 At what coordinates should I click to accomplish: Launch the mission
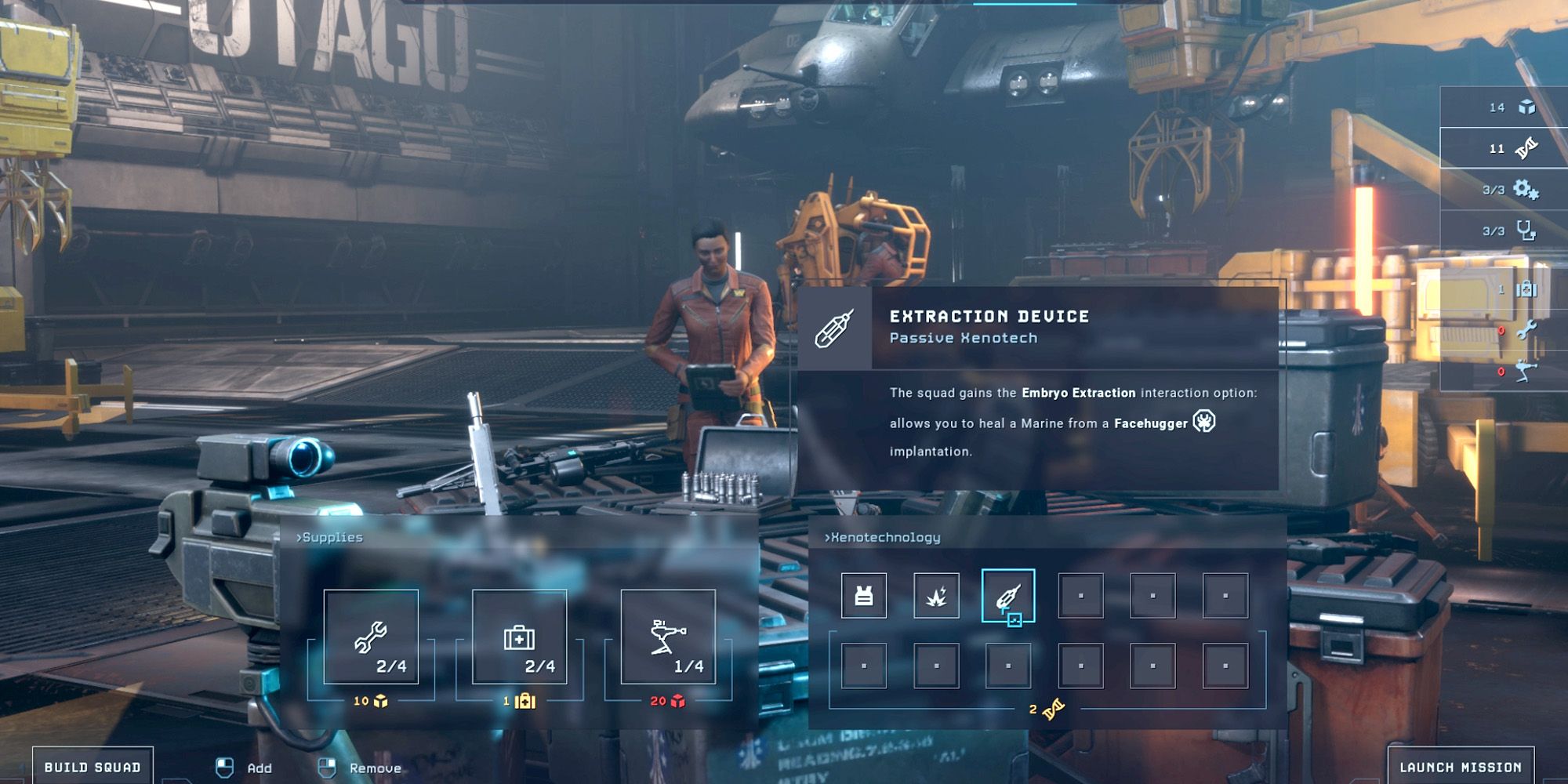1461,767
